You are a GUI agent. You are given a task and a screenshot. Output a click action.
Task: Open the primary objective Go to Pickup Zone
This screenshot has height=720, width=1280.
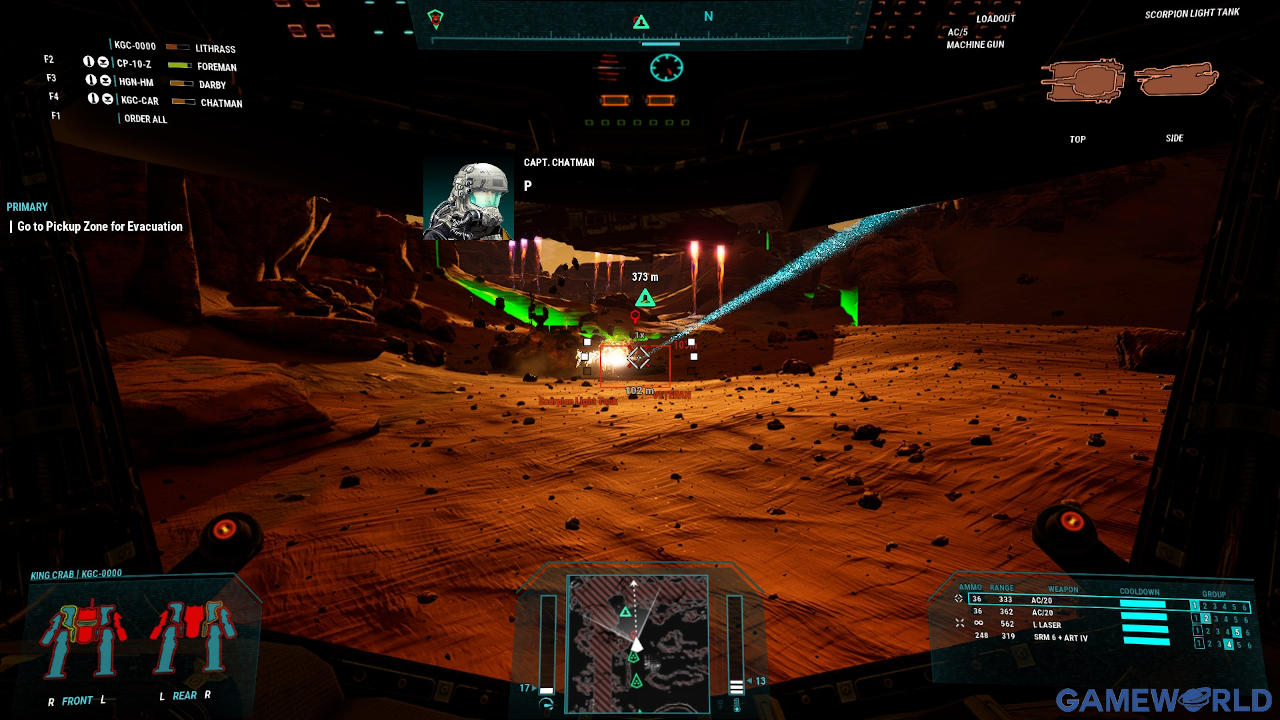[x=100, y=227]
